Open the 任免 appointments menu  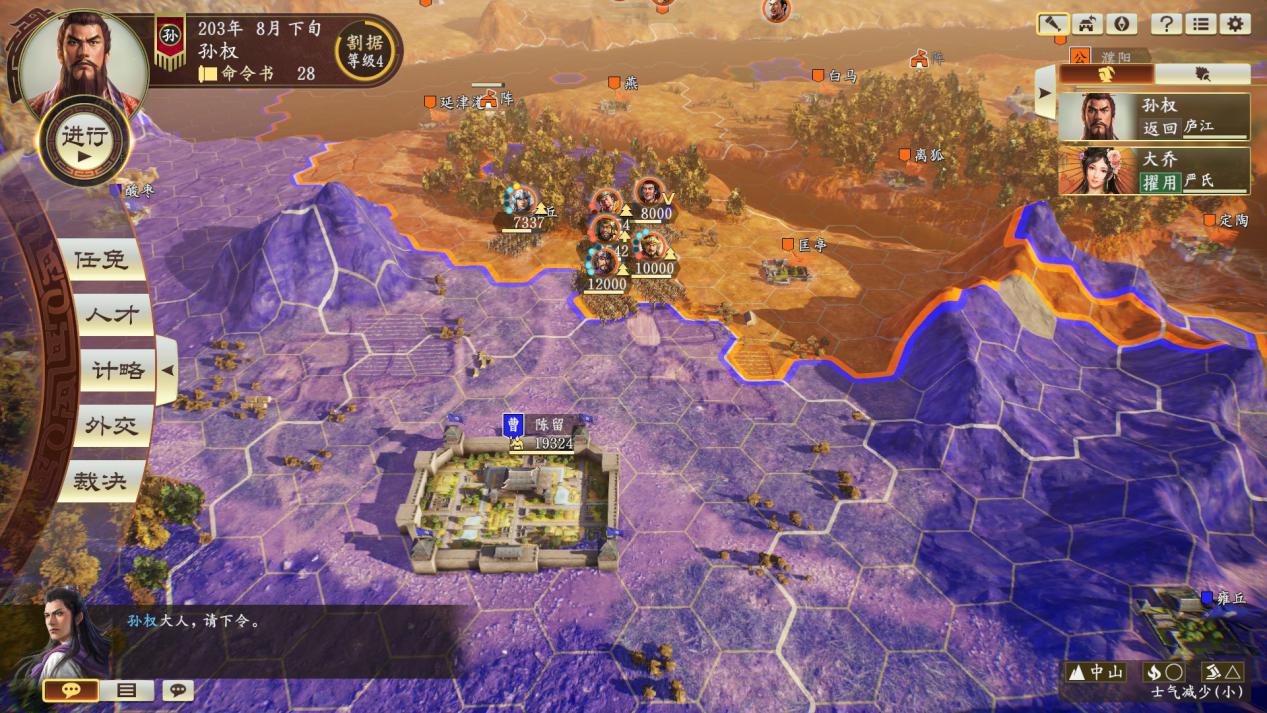[x=101, y=259]
